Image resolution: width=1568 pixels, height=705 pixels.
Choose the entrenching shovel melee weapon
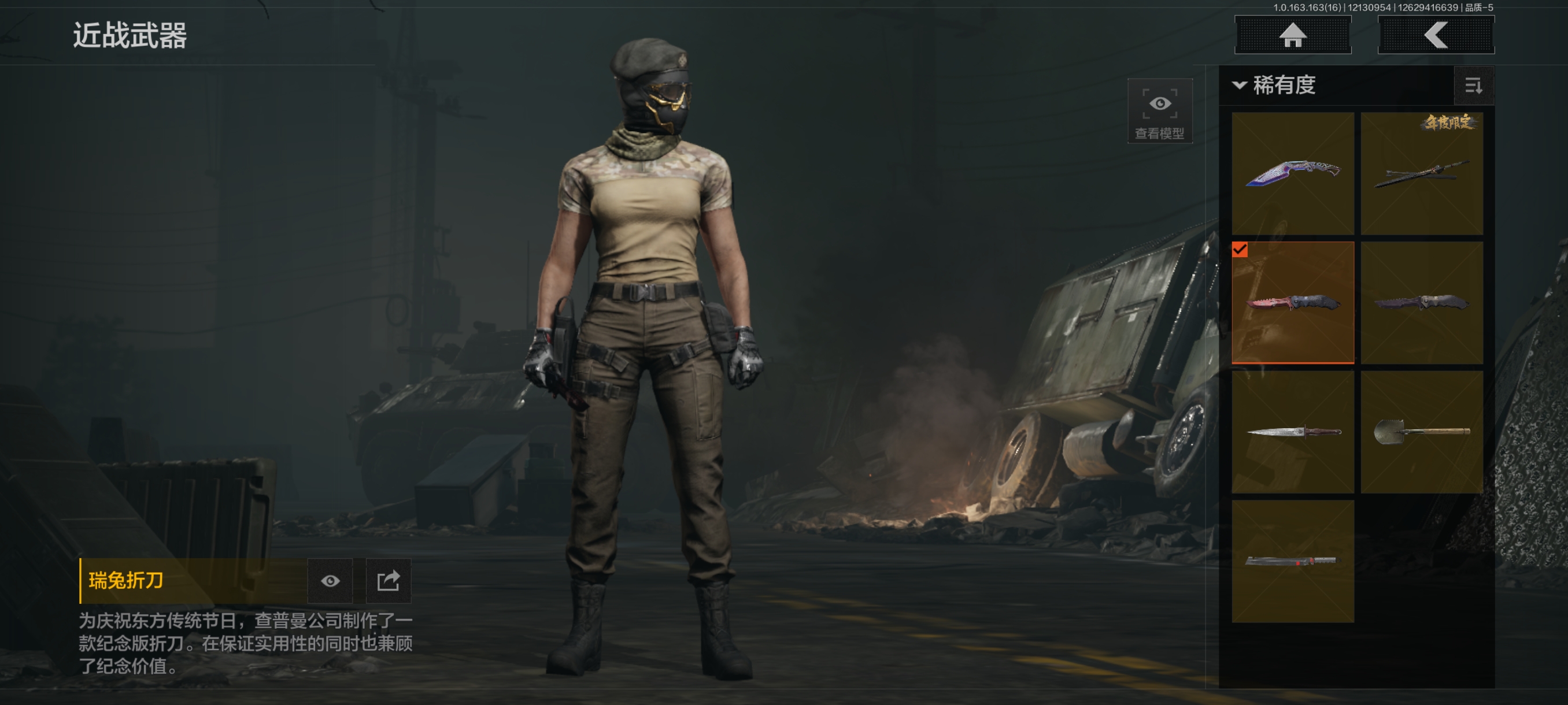(x=1421, y=432)
